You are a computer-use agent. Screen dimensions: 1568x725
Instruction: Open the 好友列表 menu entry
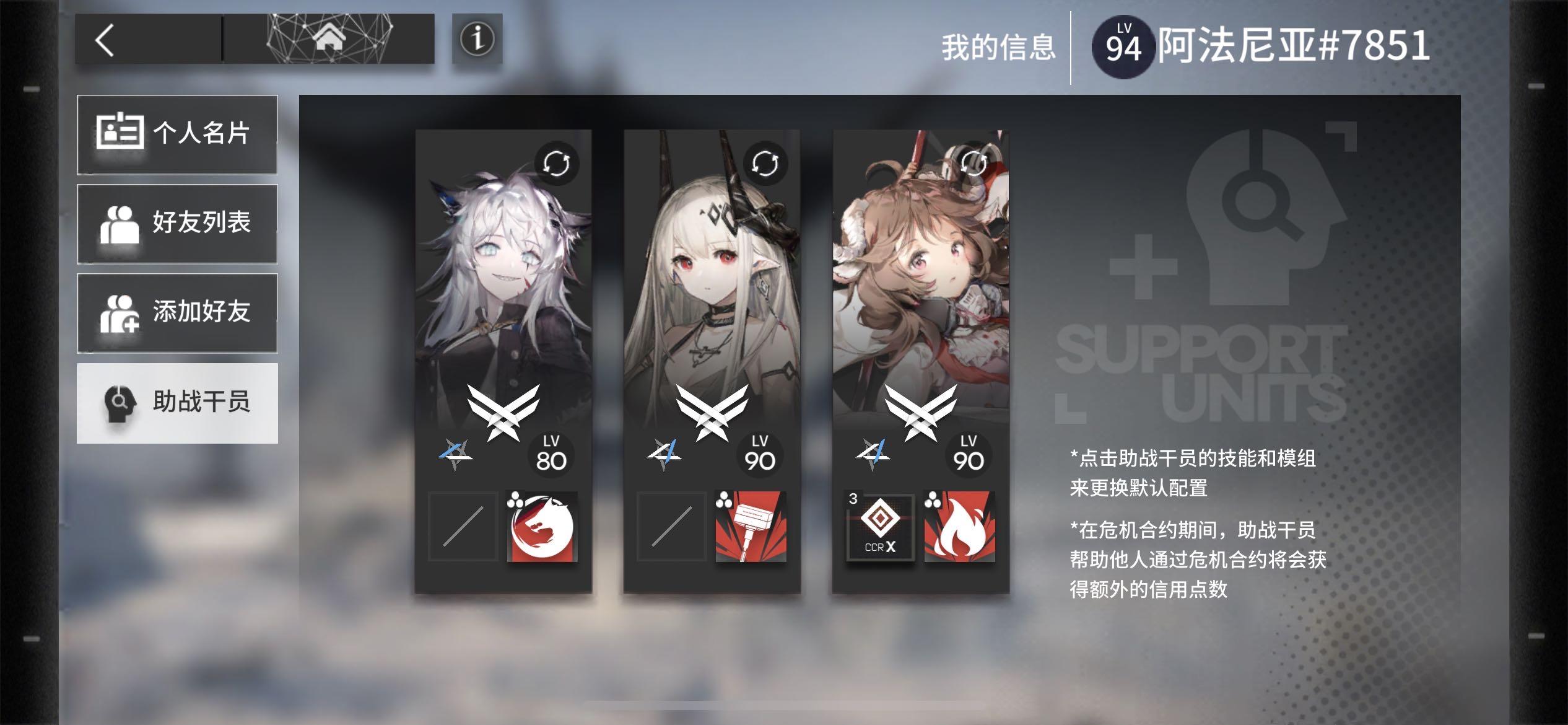click(x=176, y=224)
